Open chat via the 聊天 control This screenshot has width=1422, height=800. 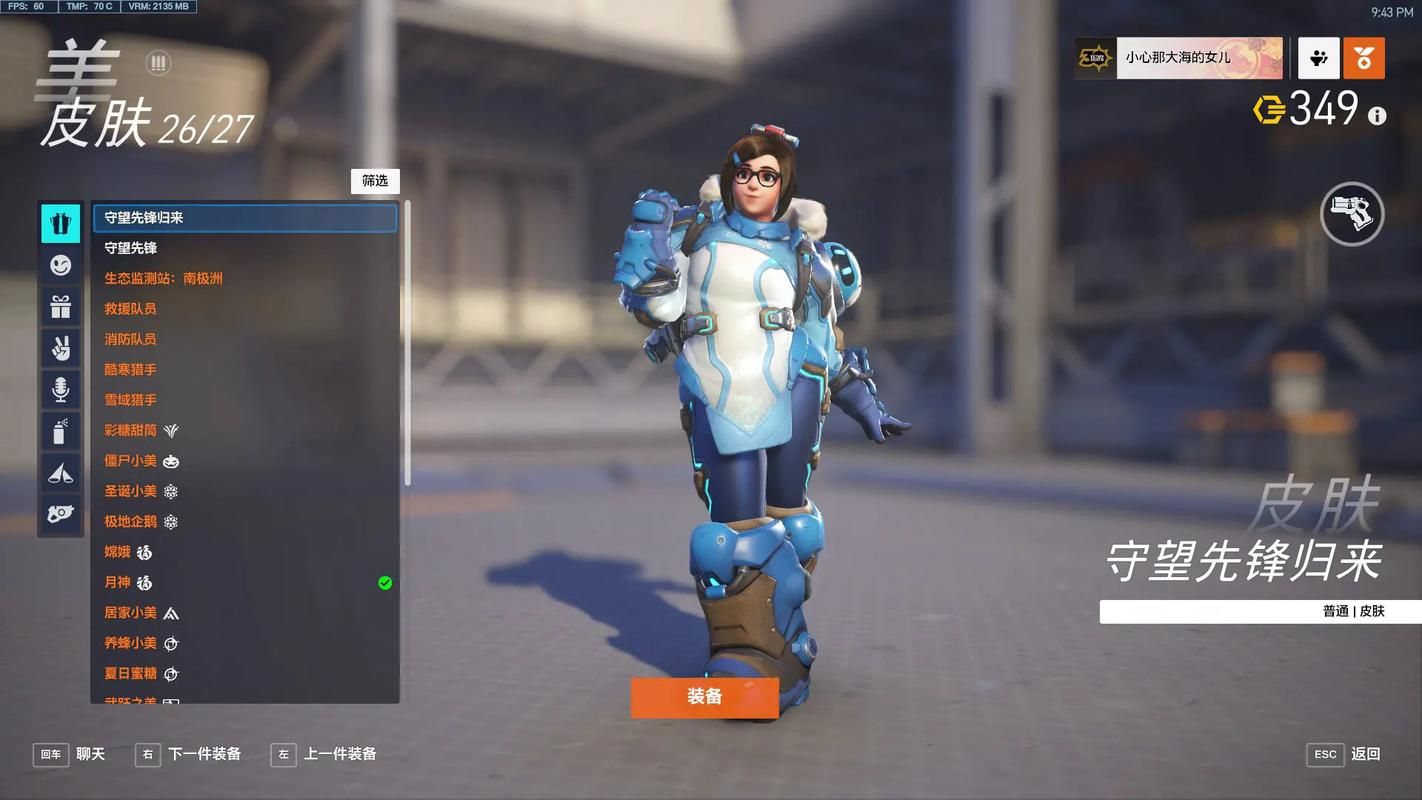[x=71, y=754]
